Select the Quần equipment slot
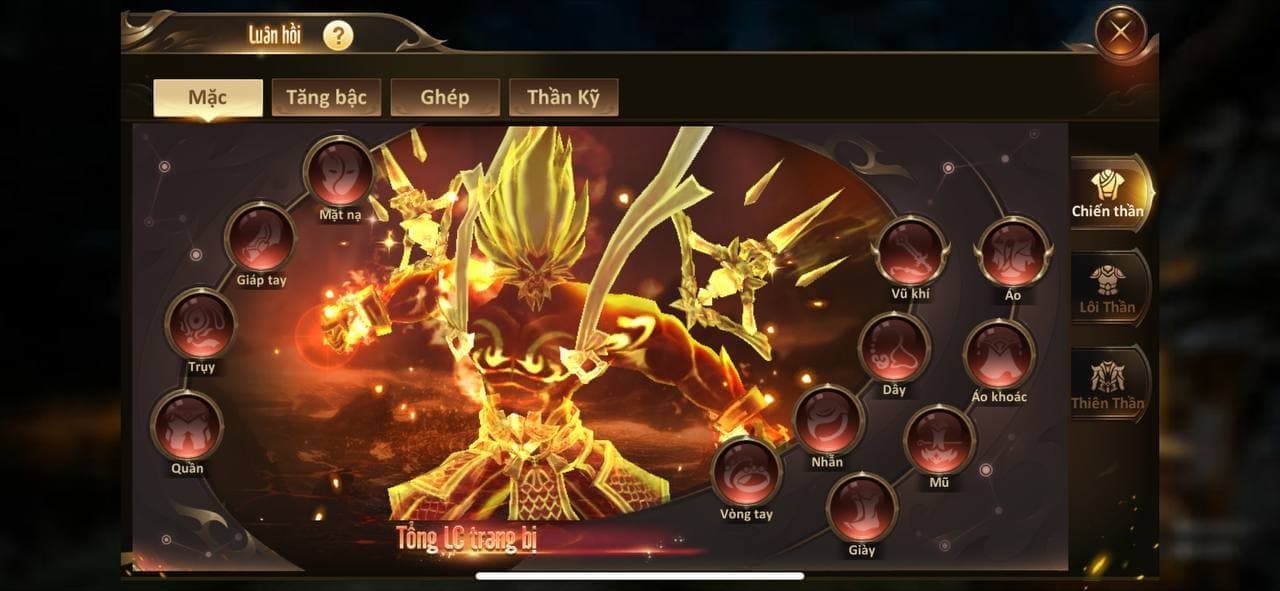The image size is (1280, 591). (x=186, y=426)
